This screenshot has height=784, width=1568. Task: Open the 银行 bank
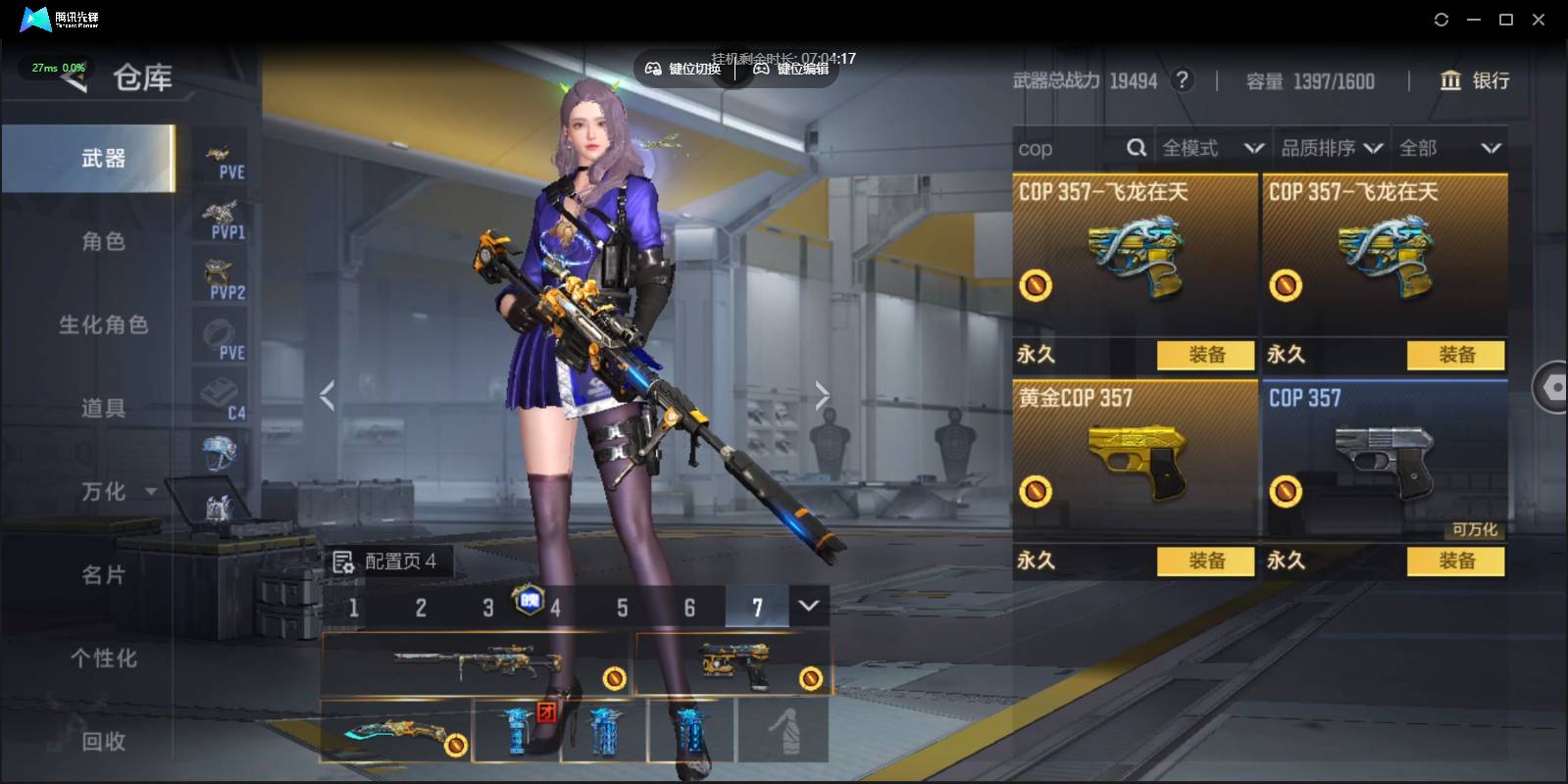tap(1475, 80)
